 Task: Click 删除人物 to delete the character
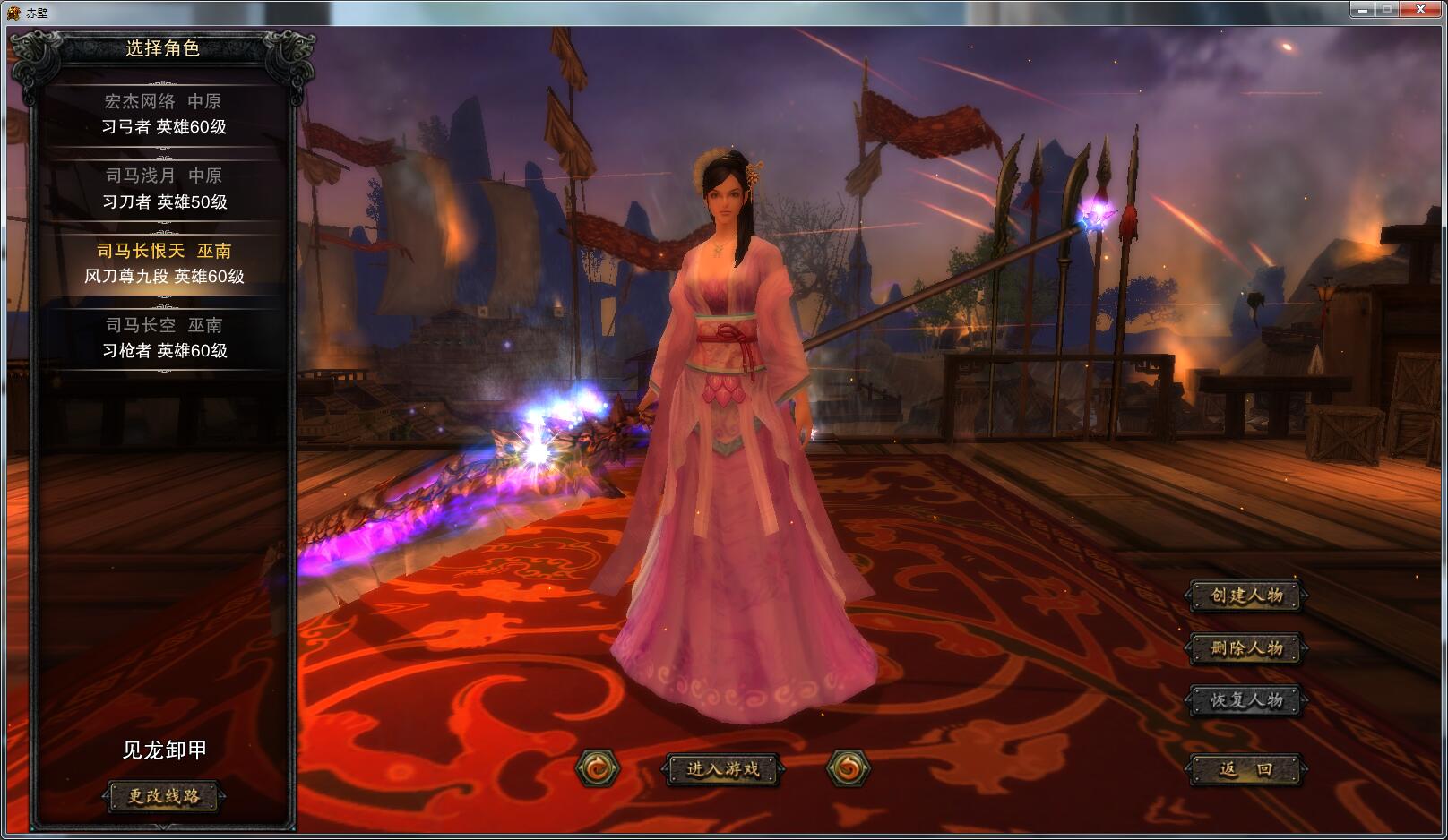pyautogui.click(x=1246, y=647)
